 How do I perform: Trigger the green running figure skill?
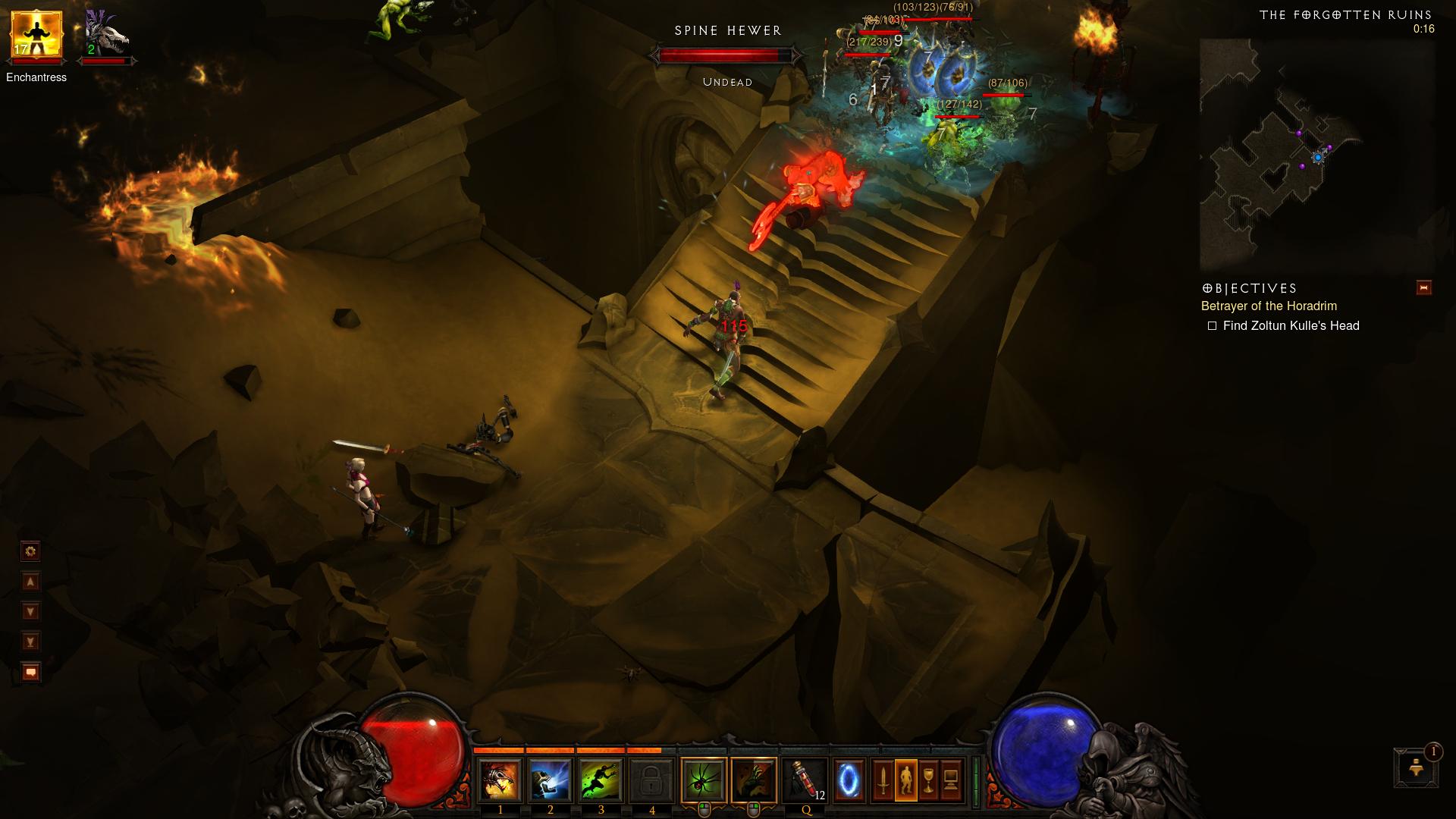(x=601, y=780)
